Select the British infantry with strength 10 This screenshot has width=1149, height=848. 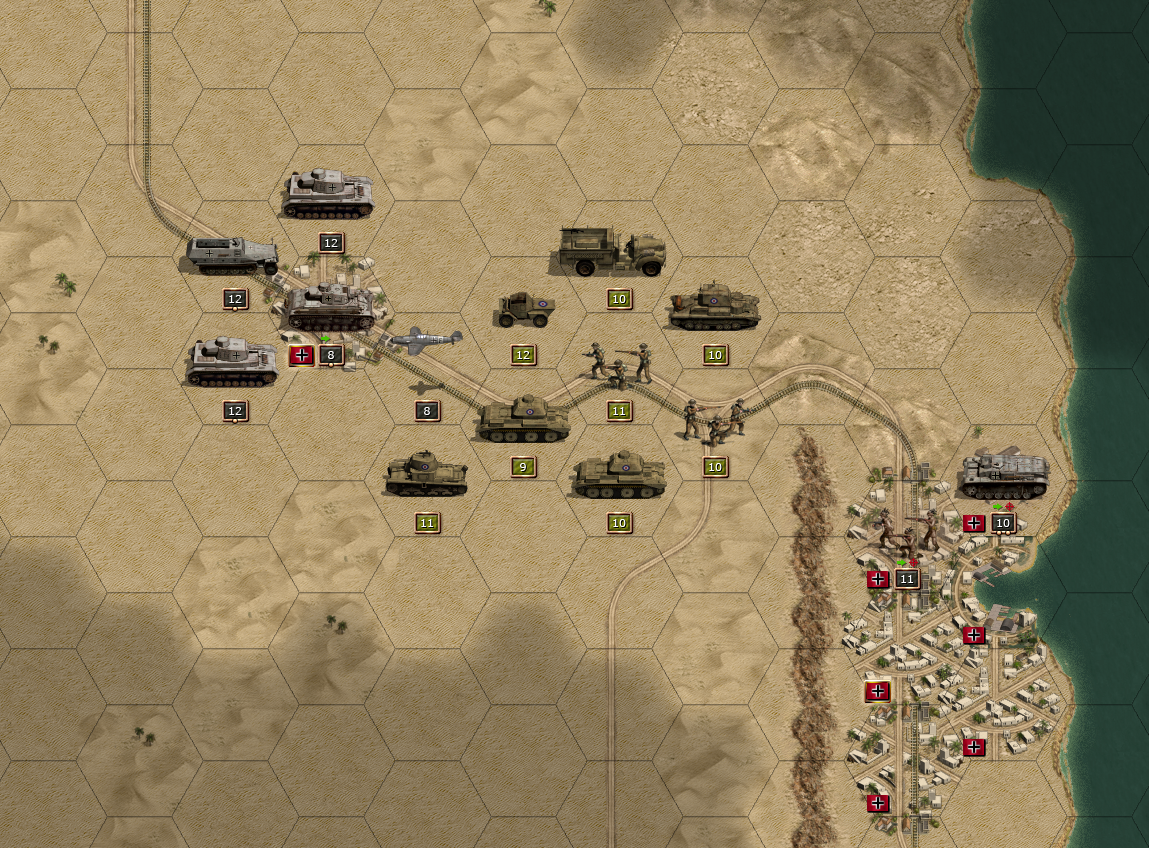point(714,420)
